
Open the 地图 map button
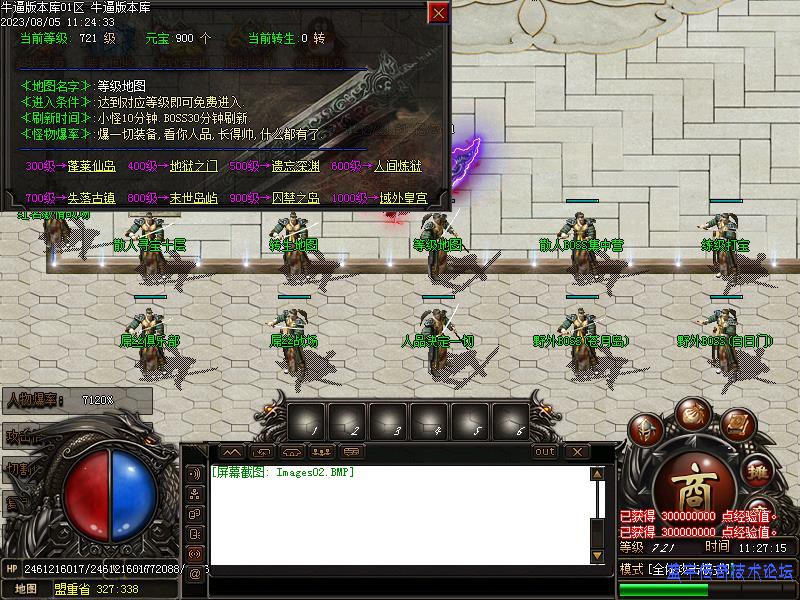[26, 589]
